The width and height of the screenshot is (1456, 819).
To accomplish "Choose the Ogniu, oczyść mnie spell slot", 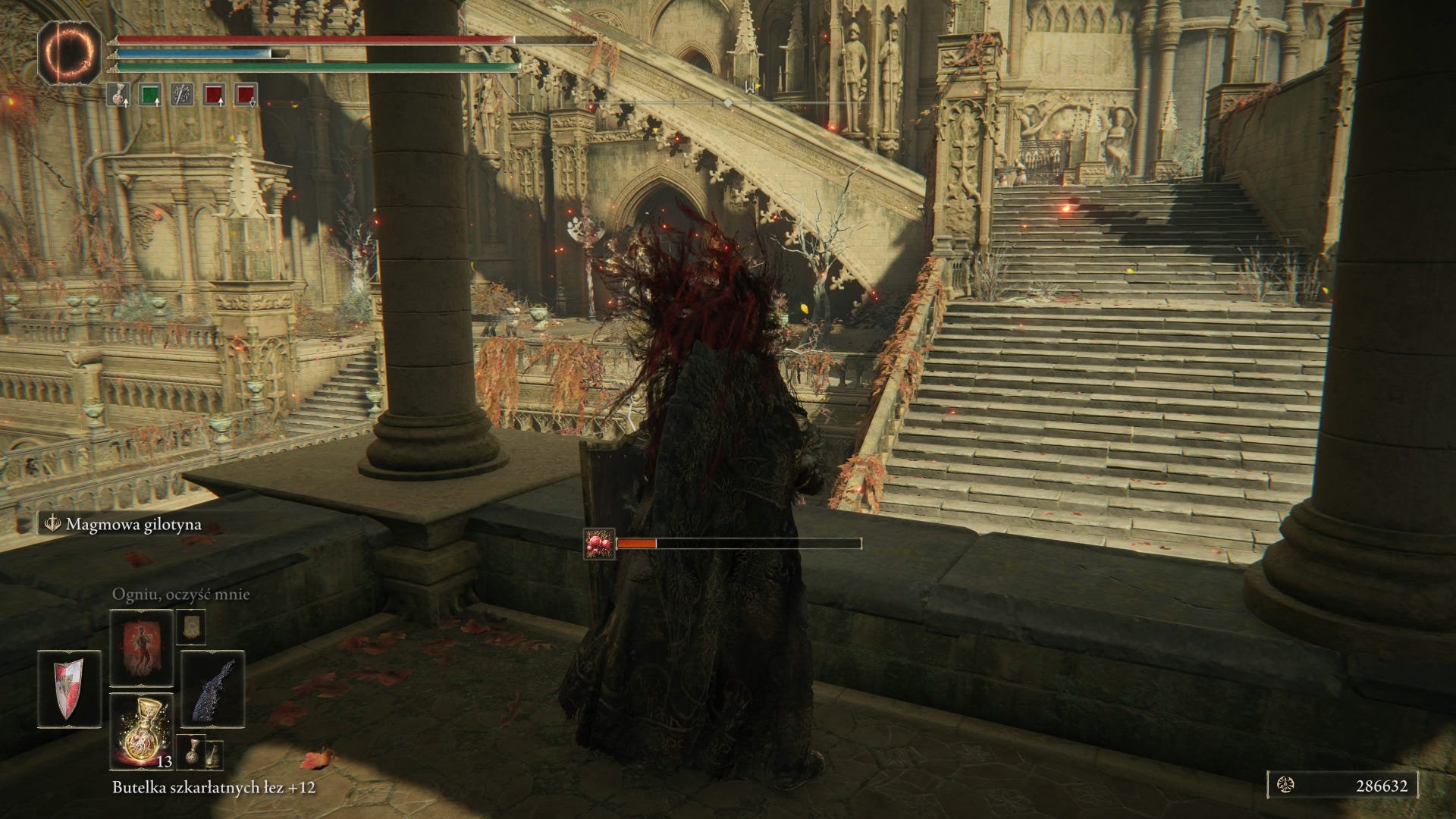I will click(142, 648).
